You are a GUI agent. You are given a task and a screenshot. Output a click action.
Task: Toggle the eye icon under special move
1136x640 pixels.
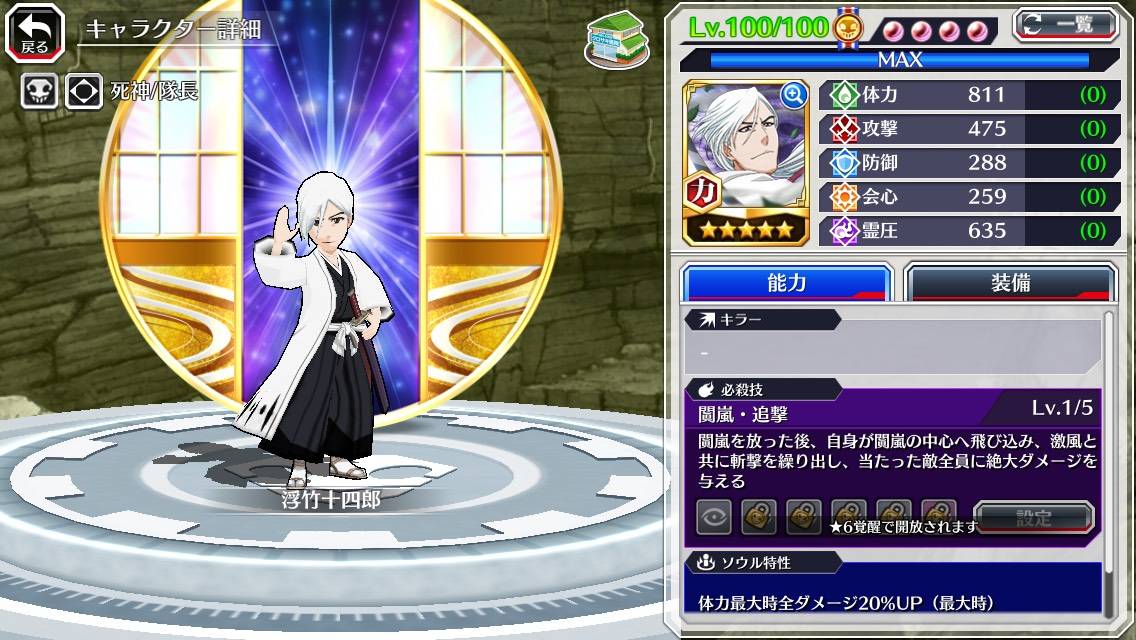pos(714,518)
